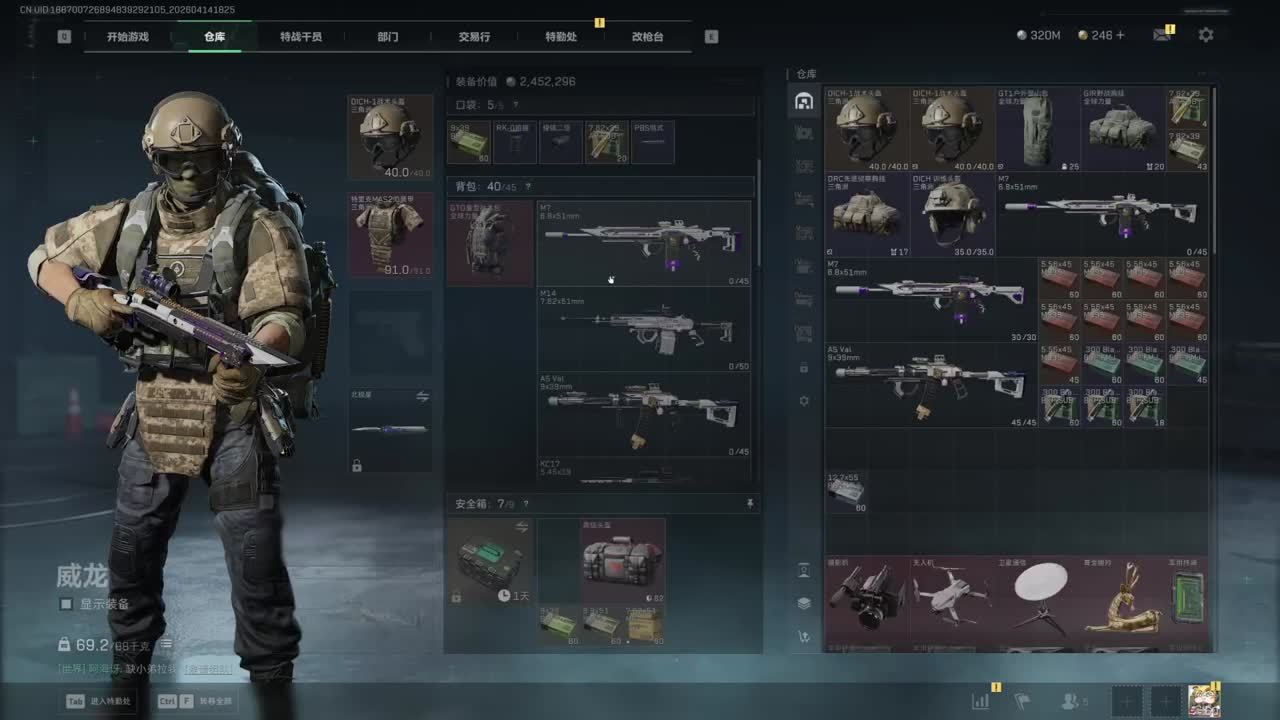Pick the golden antelope statue in stash
Image resolution: width=1280 pixels, height=720 pixels.
click(1123, 599)
